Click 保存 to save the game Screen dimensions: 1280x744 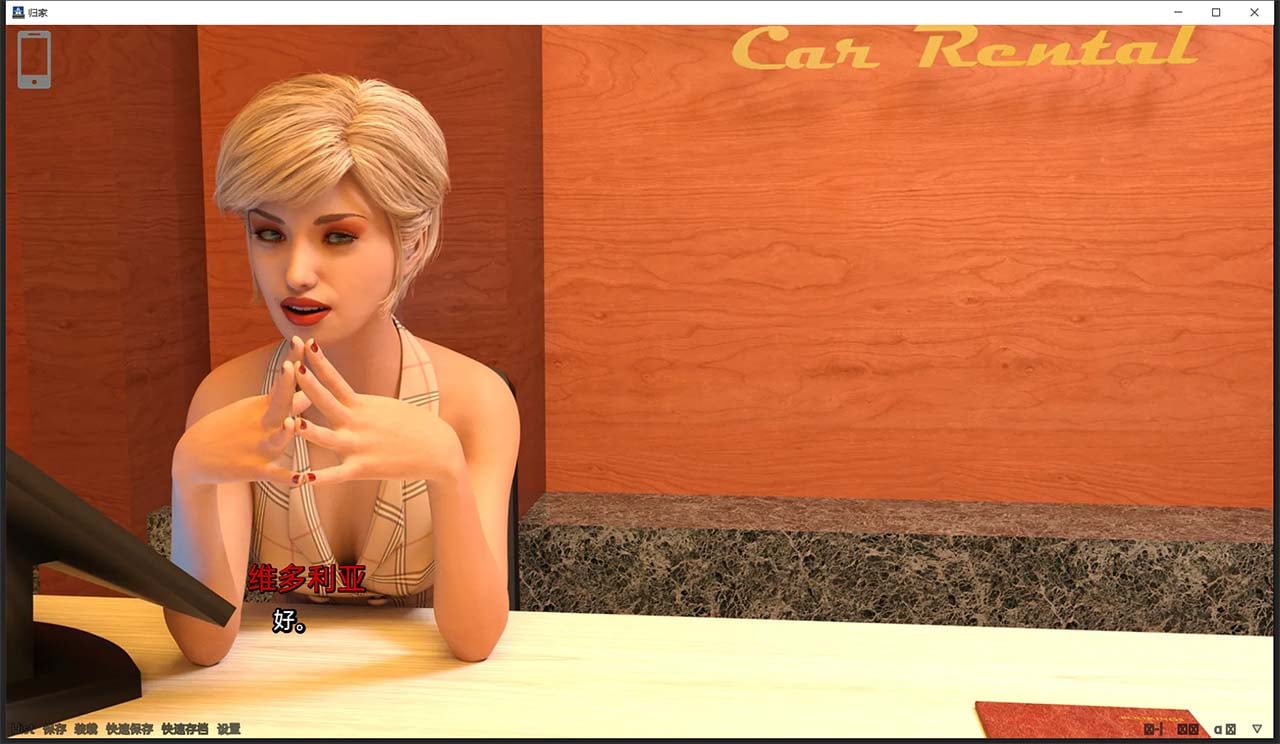click(x=55, y=730)
